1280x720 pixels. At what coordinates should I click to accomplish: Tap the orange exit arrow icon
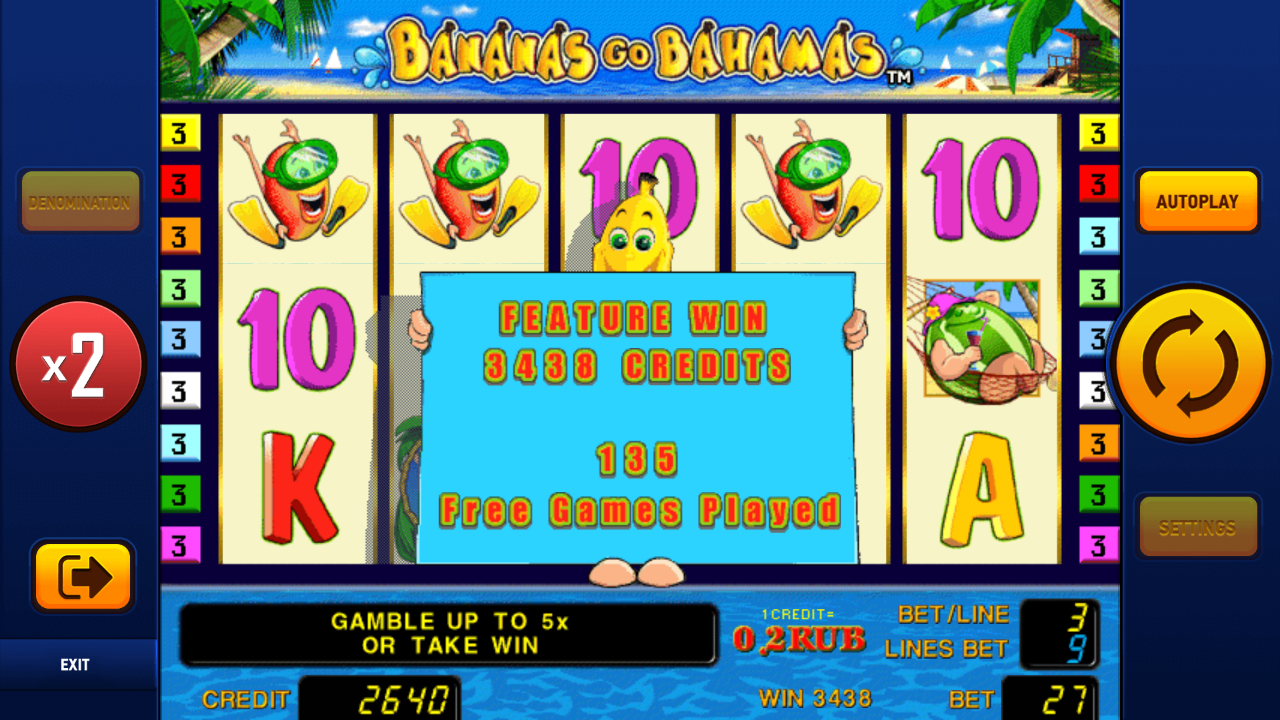click(82, 578)
